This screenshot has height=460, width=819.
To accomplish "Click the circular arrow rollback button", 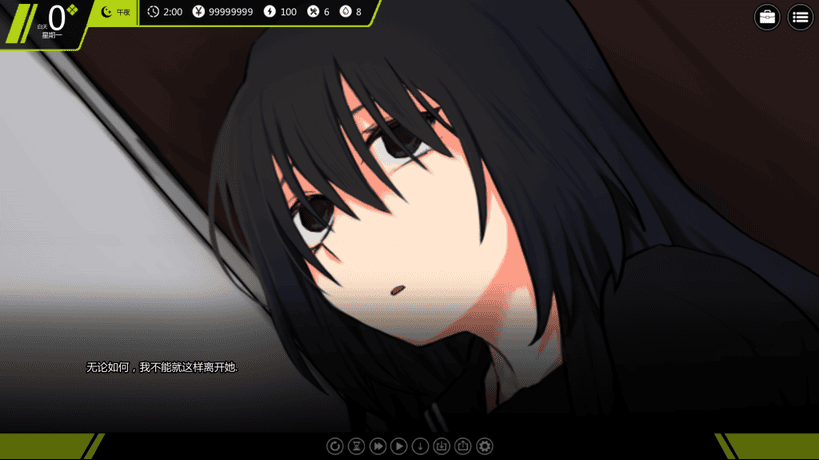I will 335,446.
